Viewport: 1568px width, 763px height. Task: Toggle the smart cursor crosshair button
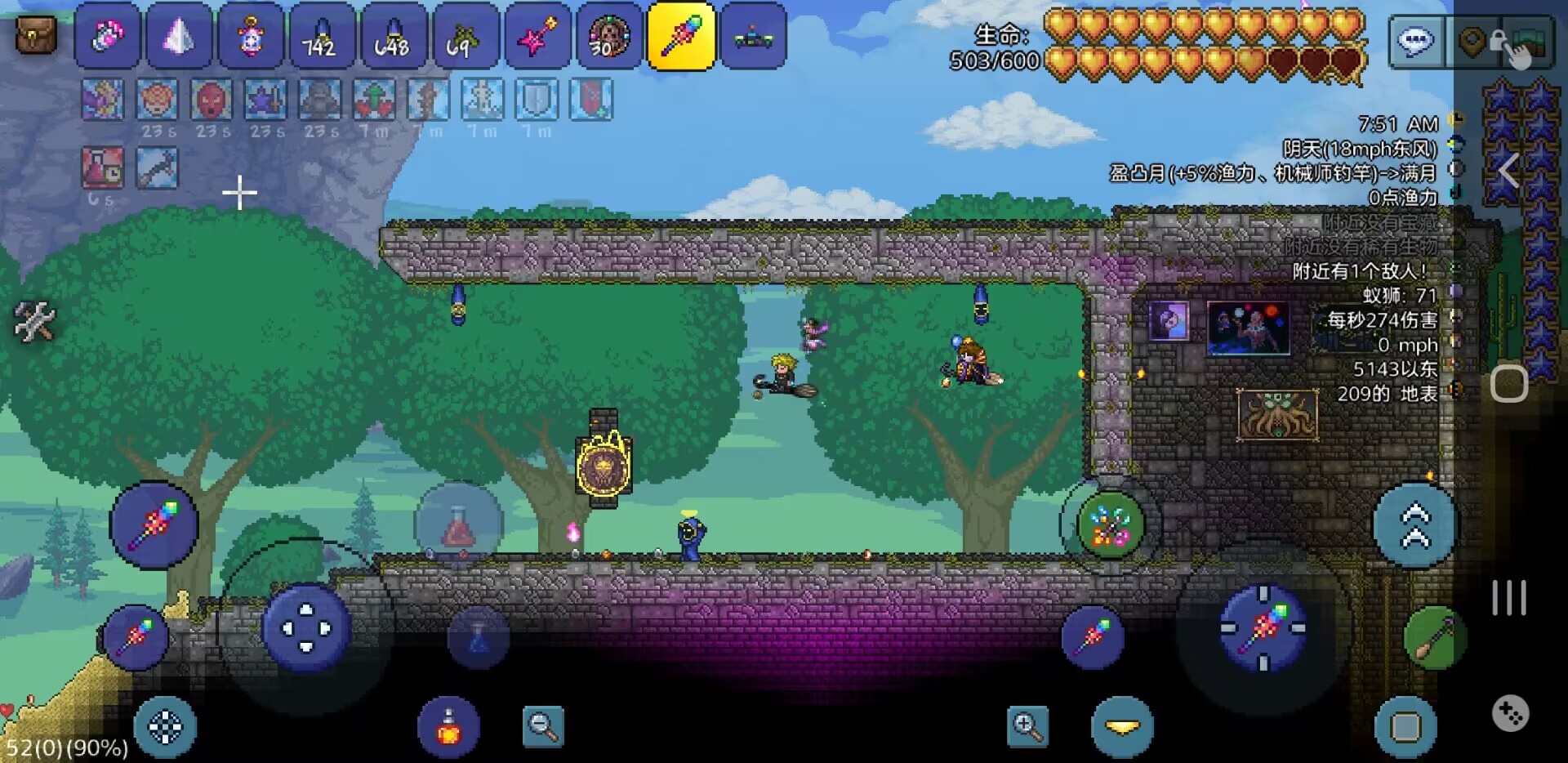[165, 726]
